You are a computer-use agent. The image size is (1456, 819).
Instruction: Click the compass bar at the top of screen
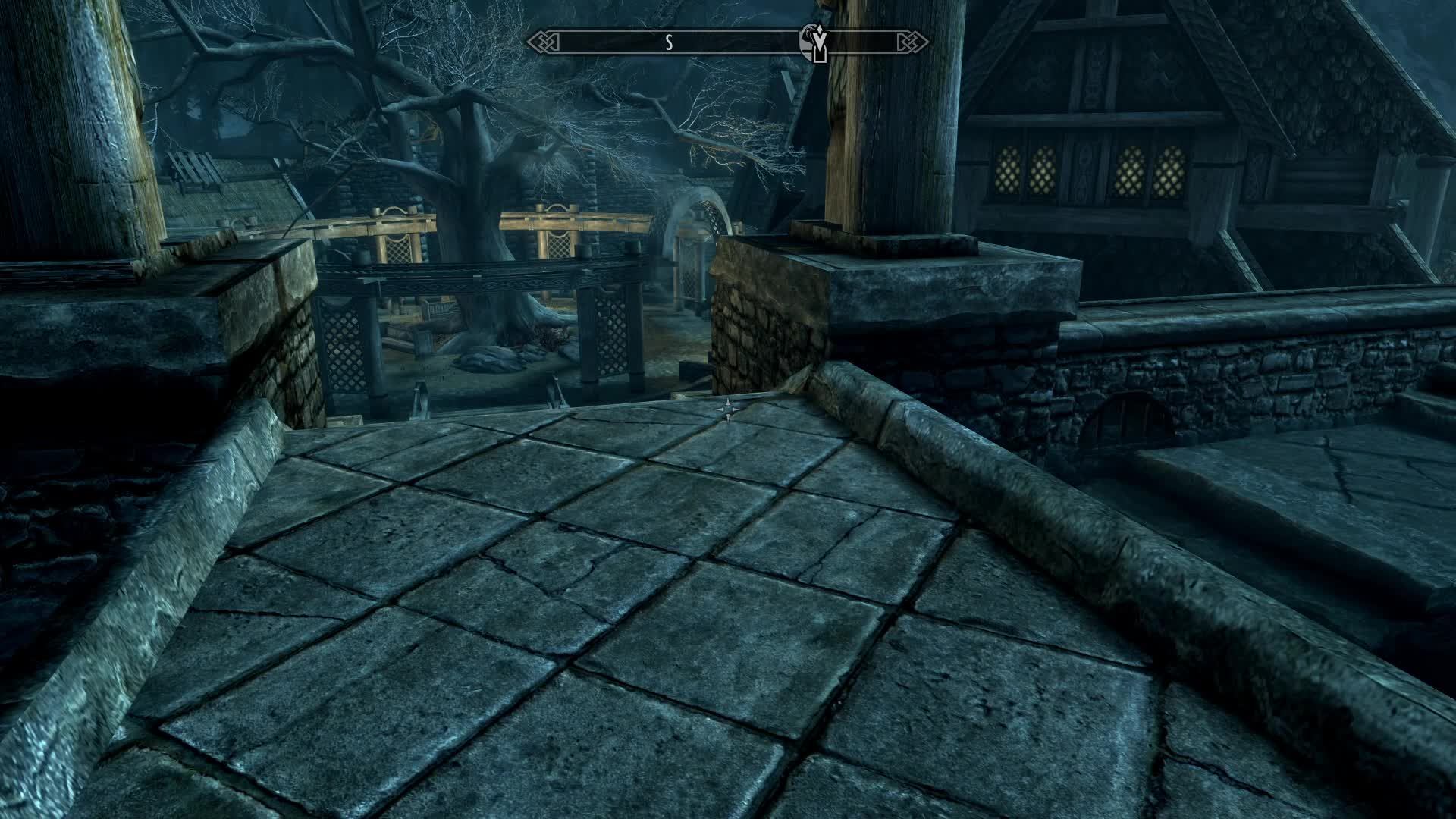(728, 43)
